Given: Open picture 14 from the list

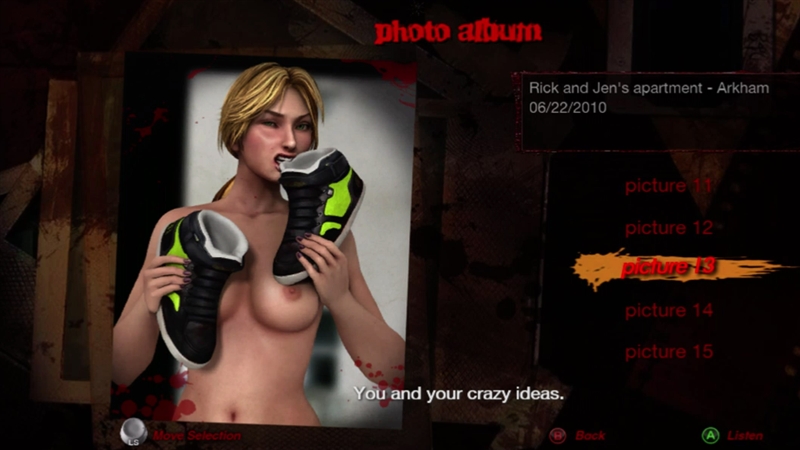Looking at the screenshot, I should [x=669, y=311].
